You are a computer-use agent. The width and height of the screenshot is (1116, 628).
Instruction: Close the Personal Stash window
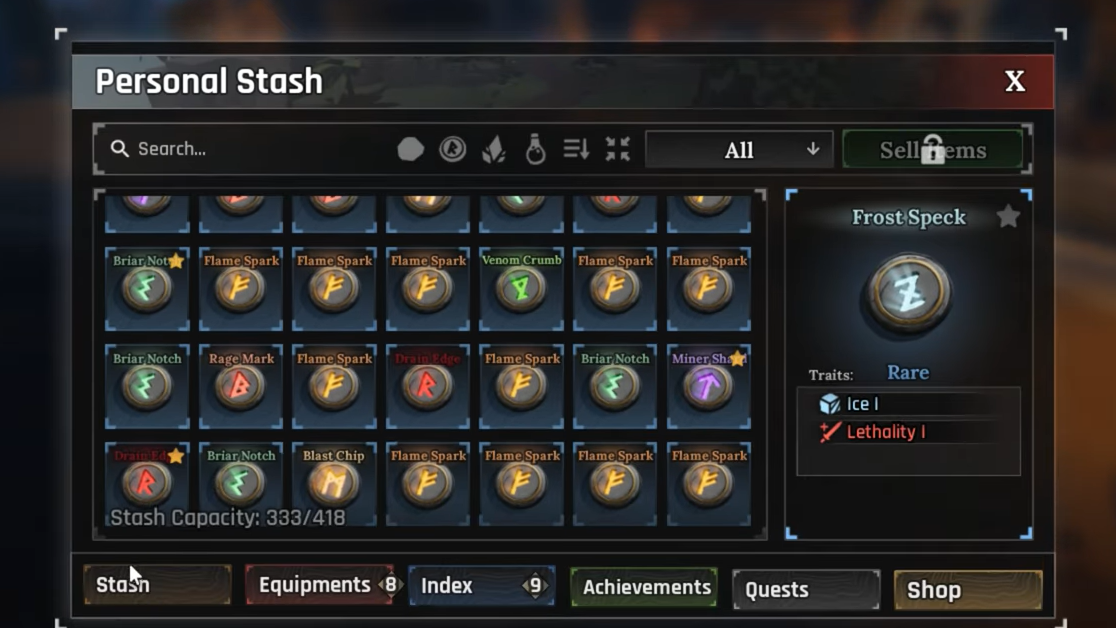tap(1014, 81)
